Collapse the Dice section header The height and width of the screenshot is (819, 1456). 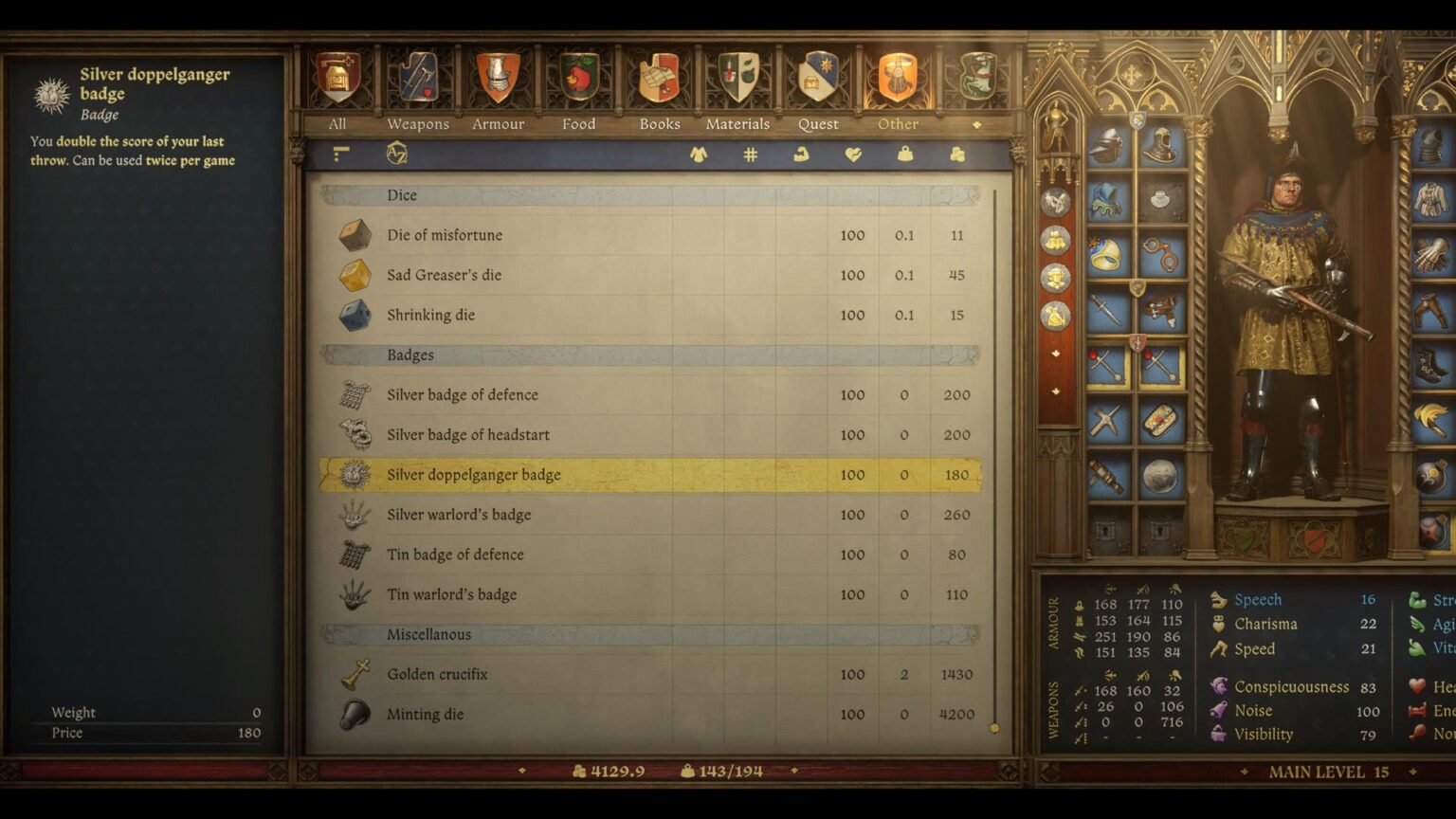click(401, 195)
